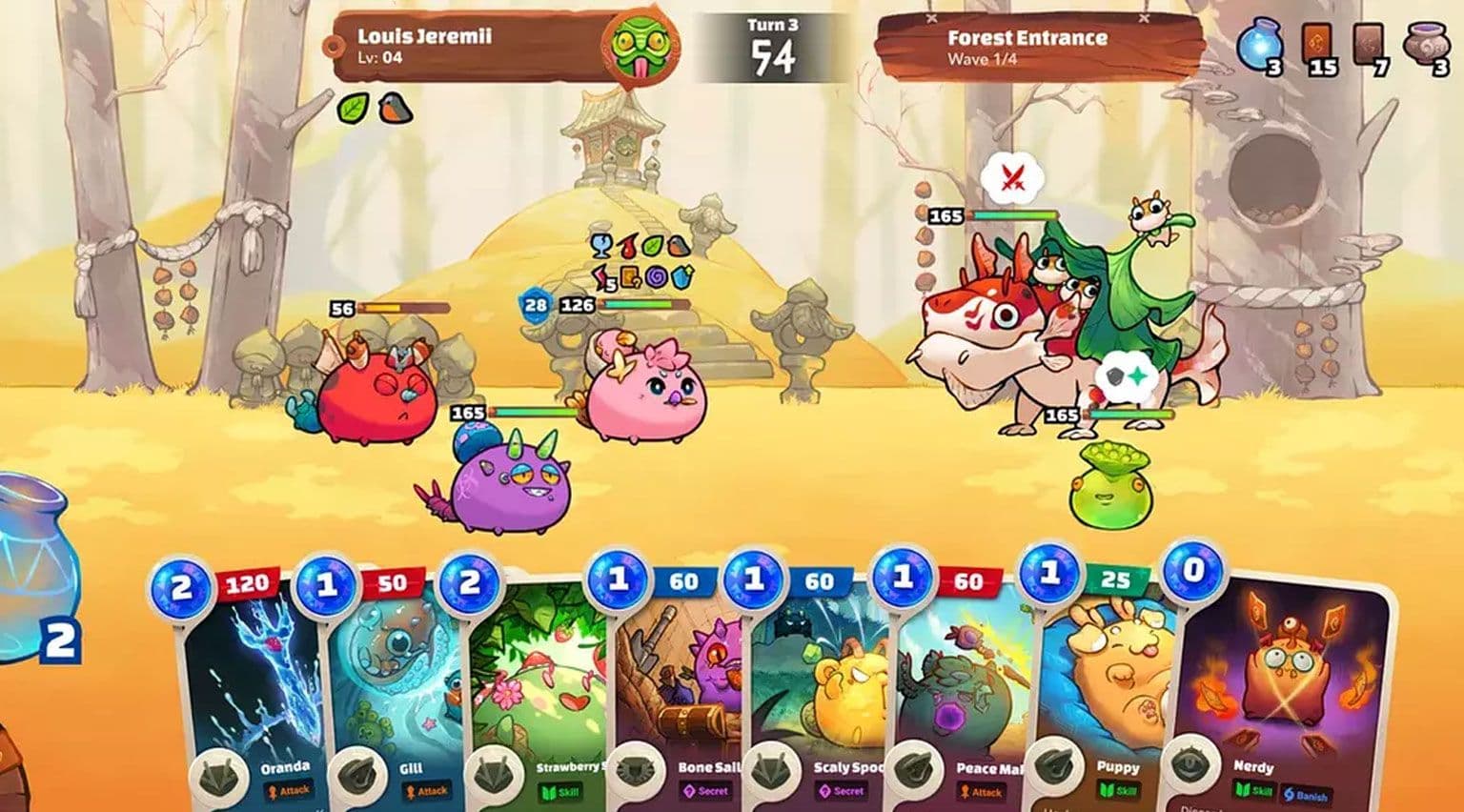Inspect the bleed droplet buff above the pink Axie
Image resolution: width=1464 pixels, height=812 pixels.
[627, 246]
